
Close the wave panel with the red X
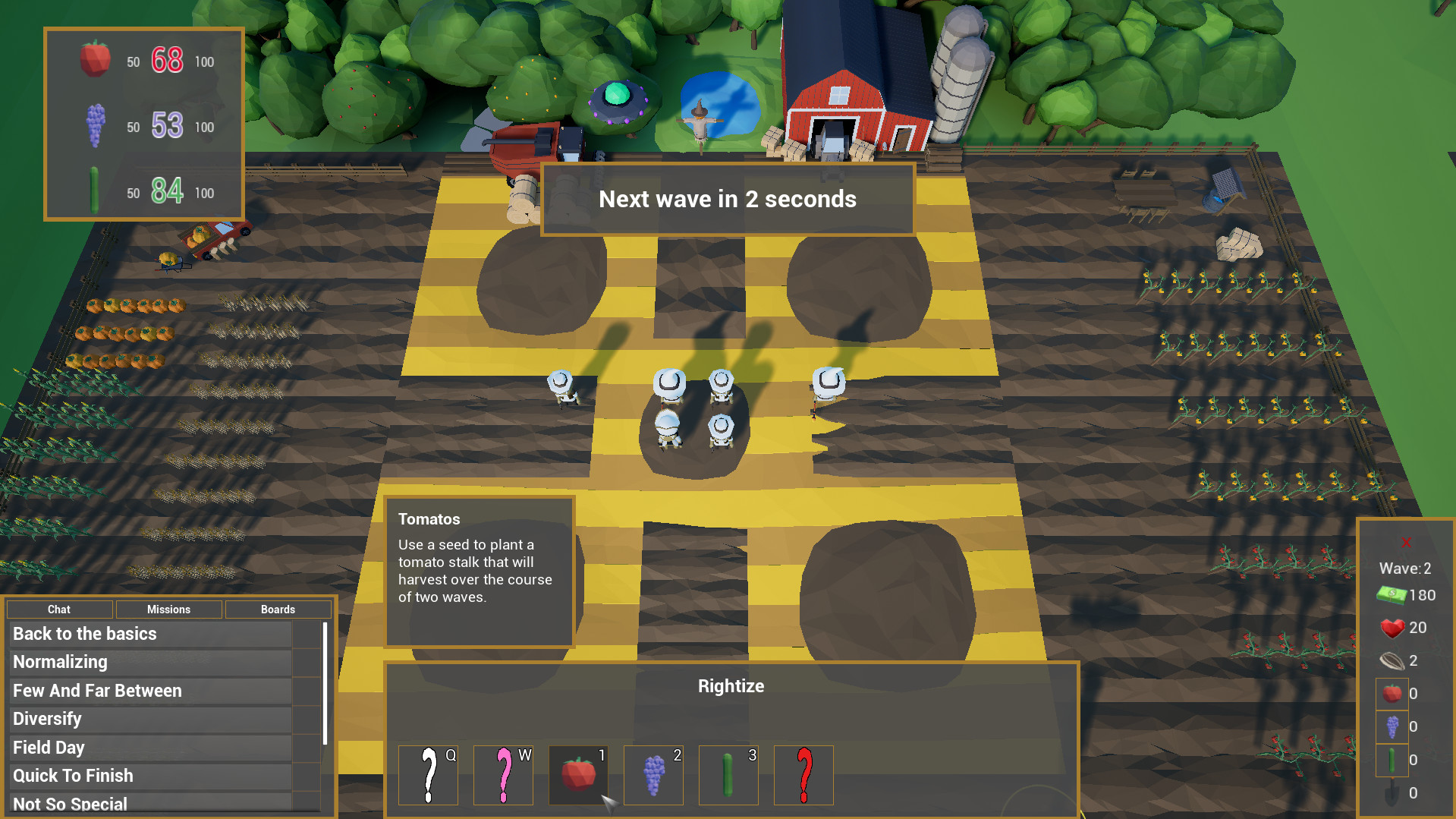(x=1407, y=542)
